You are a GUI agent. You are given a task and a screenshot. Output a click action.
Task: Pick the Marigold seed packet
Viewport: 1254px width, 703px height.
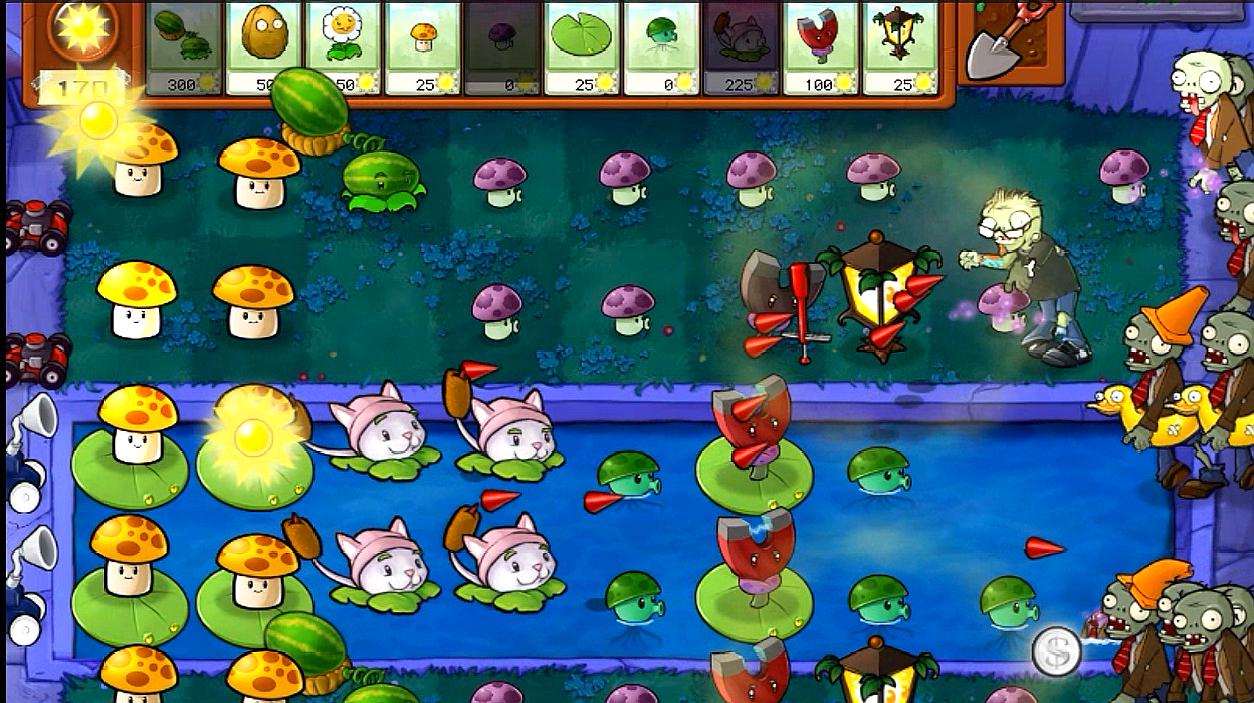343,48
